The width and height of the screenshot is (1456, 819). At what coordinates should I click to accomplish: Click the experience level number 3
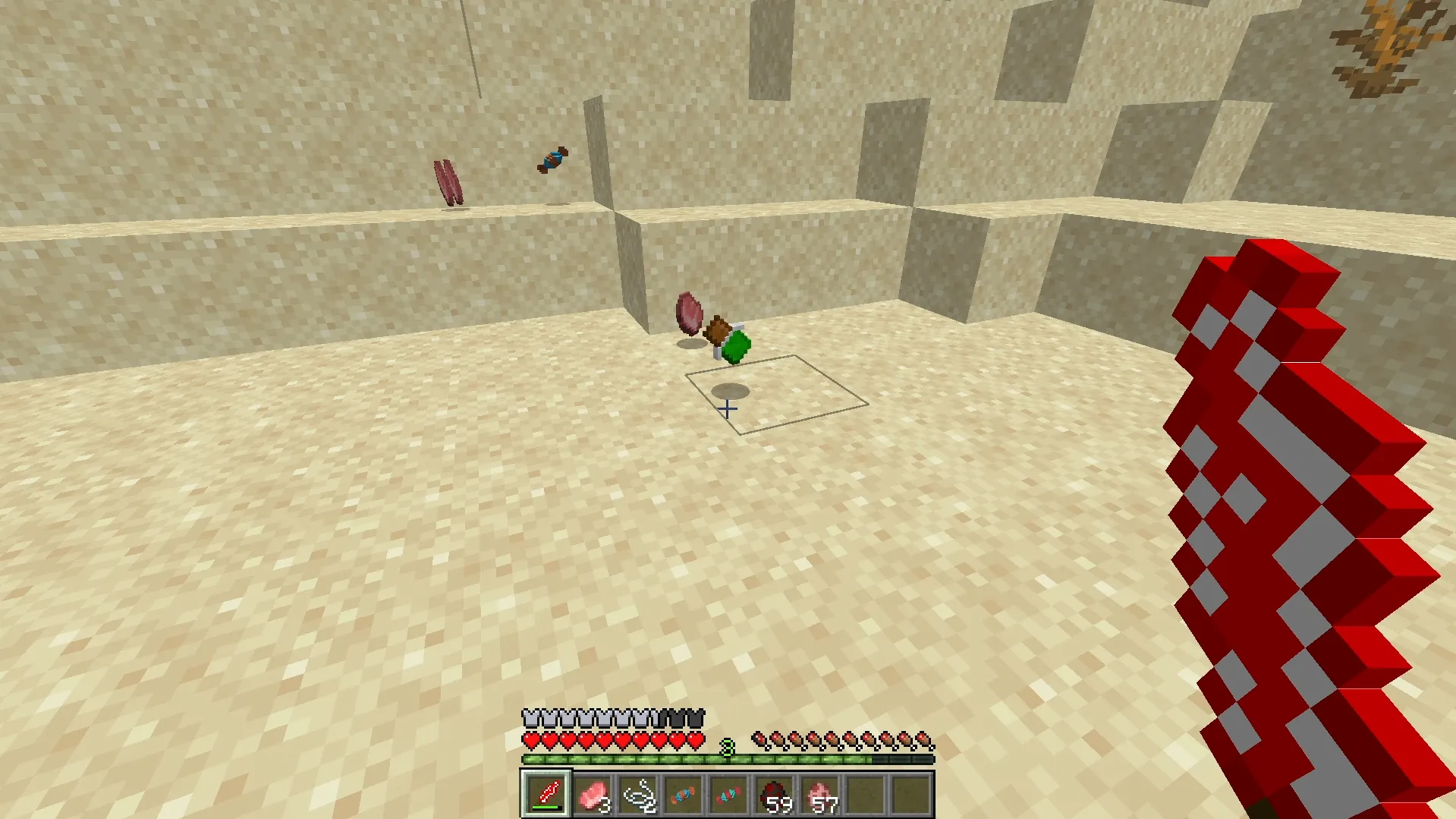tap(726, 746)
